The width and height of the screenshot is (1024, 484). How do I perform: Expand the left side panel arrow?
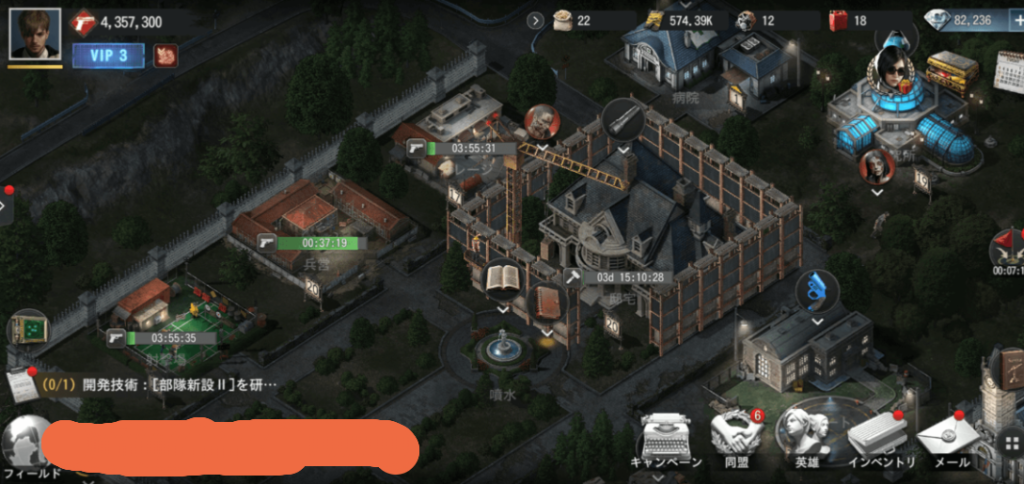[3, 207]
